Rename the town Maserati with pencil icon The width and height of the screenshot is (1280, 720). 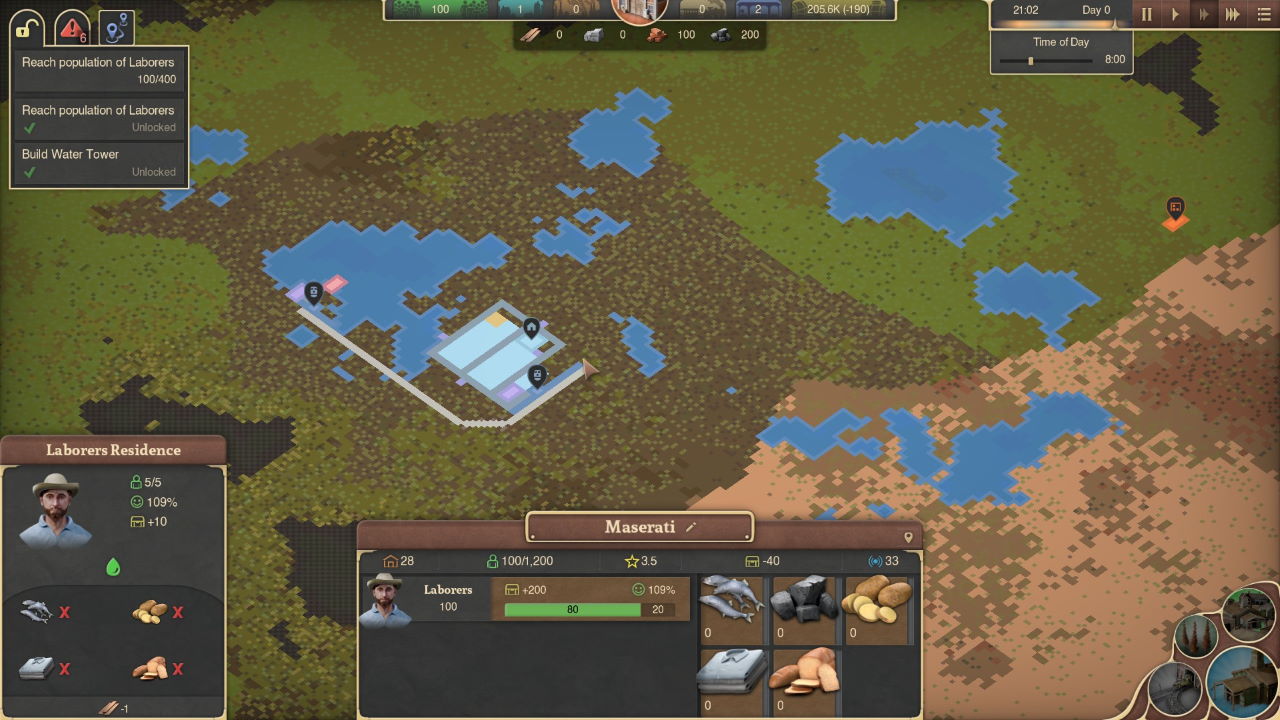pyautogui.click(x=691, y=527)
